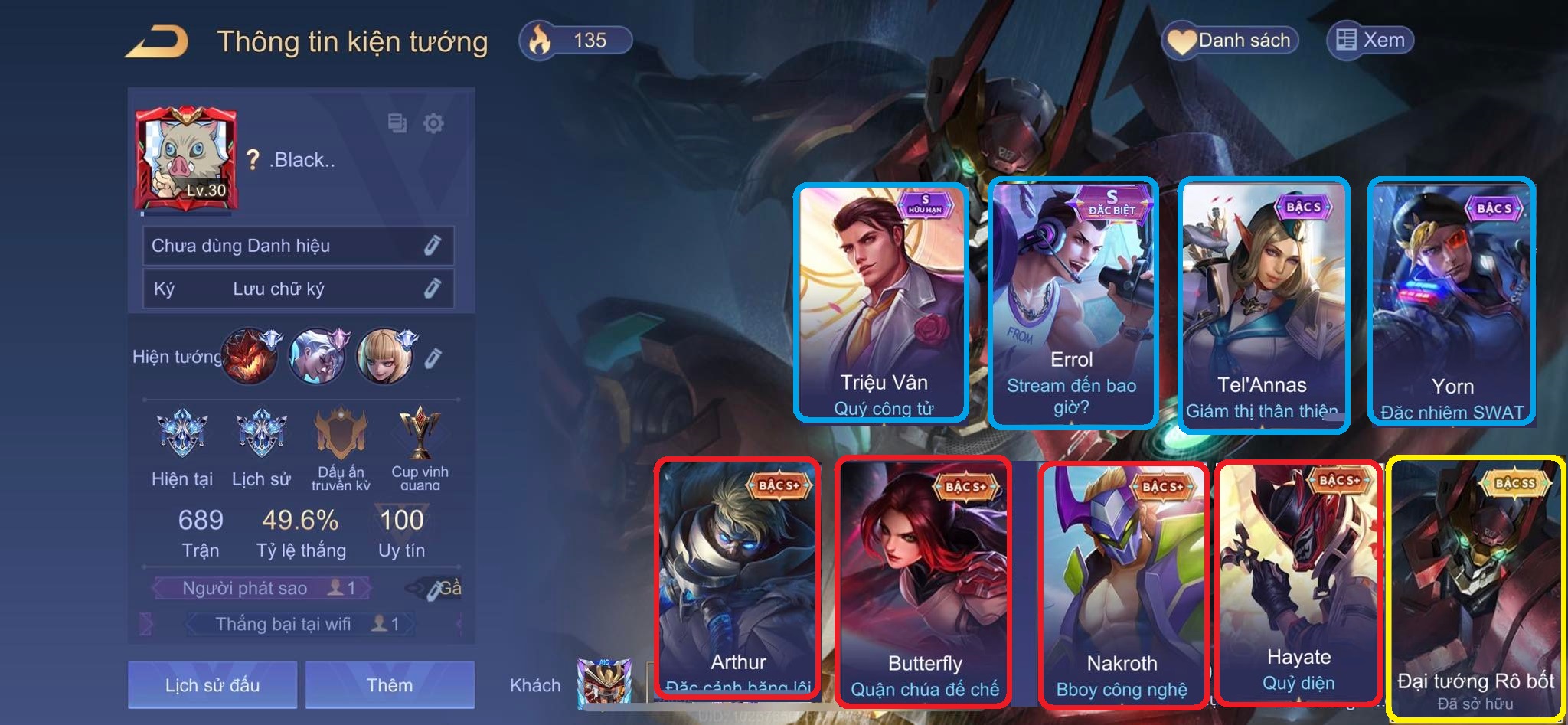The image size is (1568, 725).
Task: Select the Đại tướng Rô bốt card
Action: (1475, 588)
